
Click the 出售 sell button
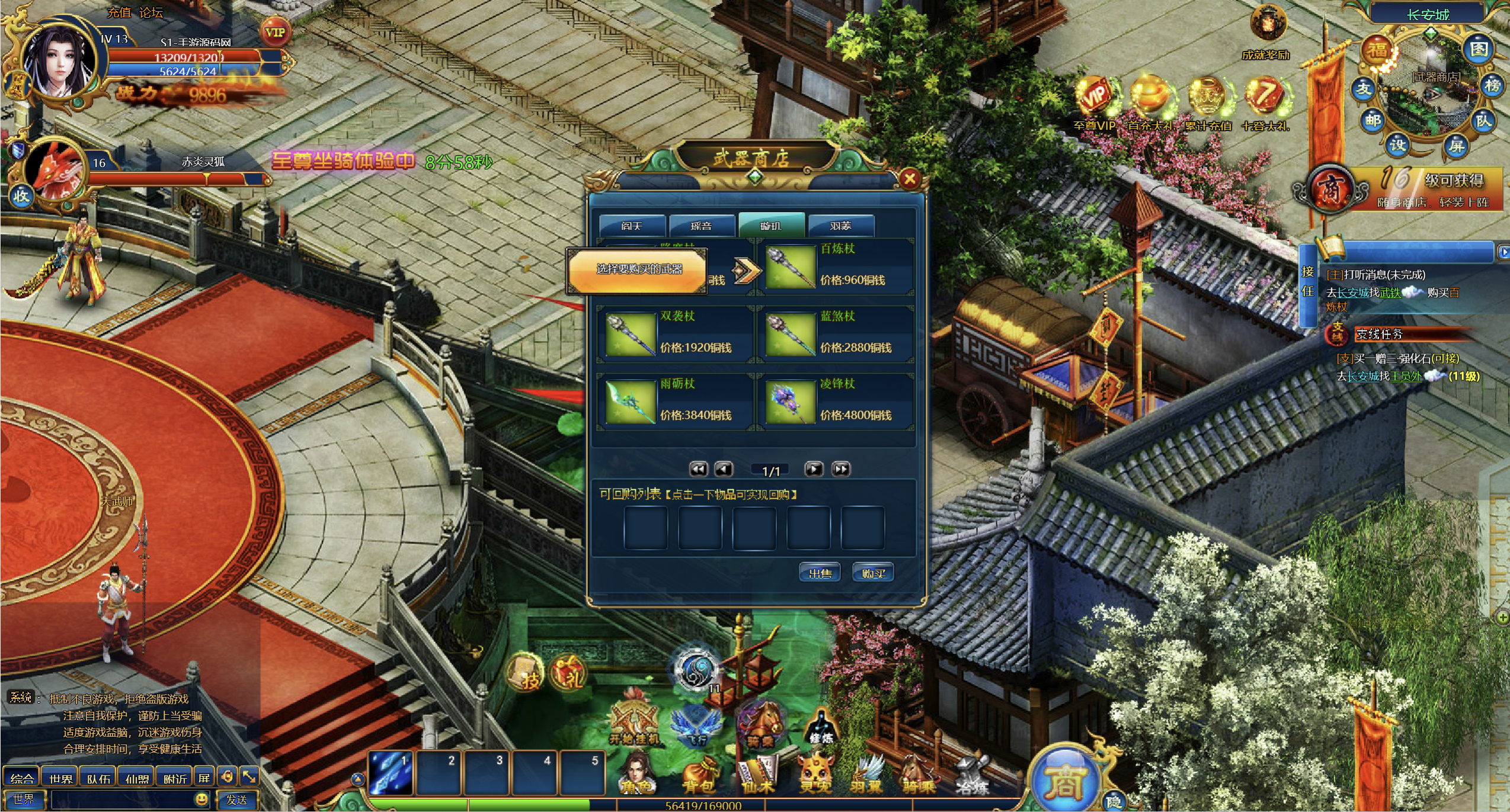pos(820,573)
